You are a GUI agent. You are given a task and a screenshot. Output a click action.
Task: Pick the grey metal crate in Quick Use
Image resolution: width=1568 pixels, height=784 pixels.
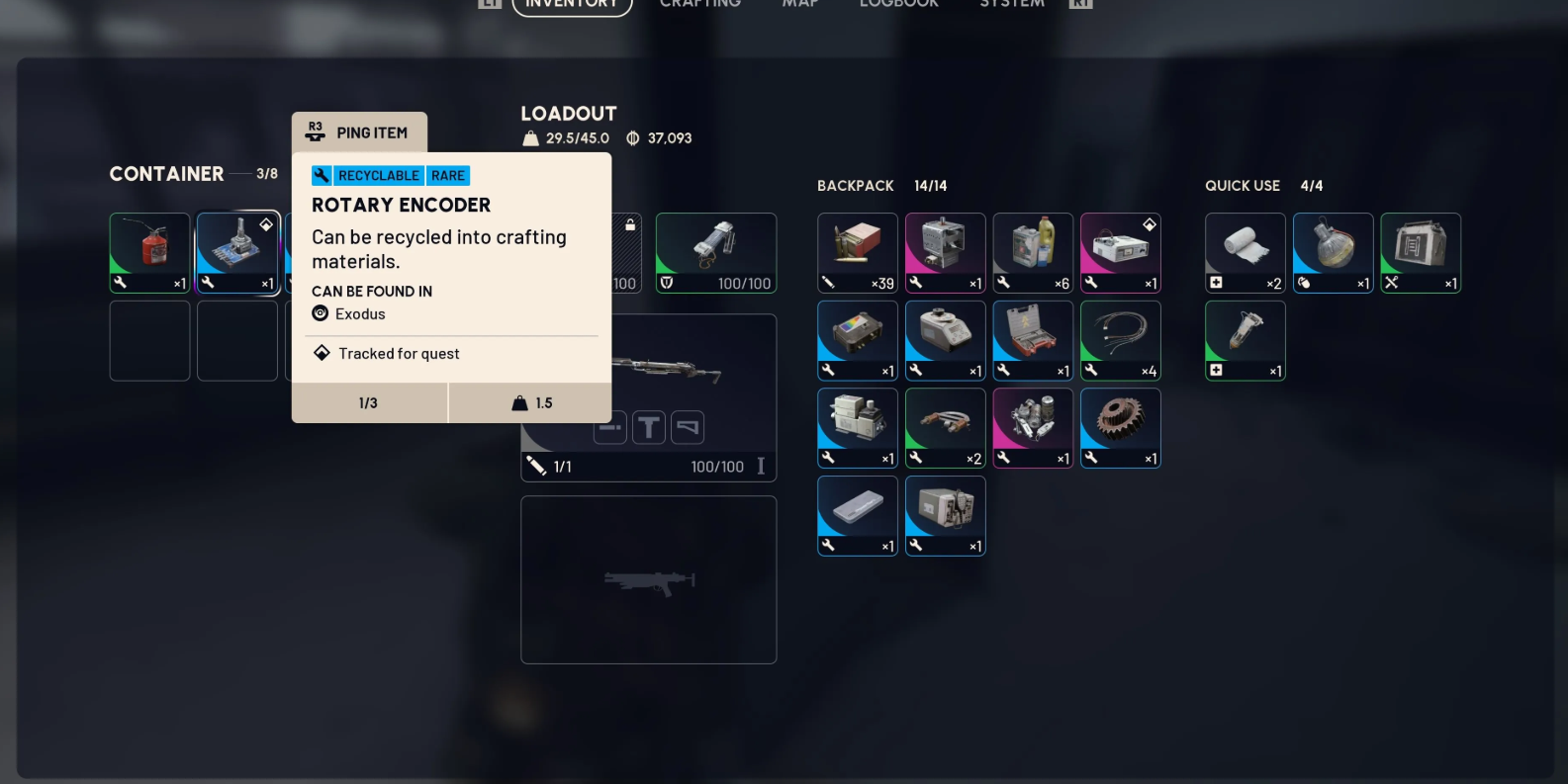click(x=1421, y=252)
